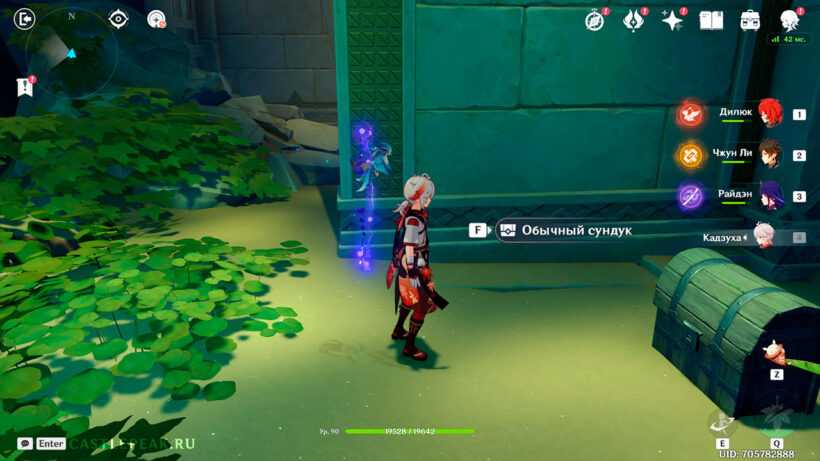Open the Wish four-pointed star icon

tap(672, 20)
